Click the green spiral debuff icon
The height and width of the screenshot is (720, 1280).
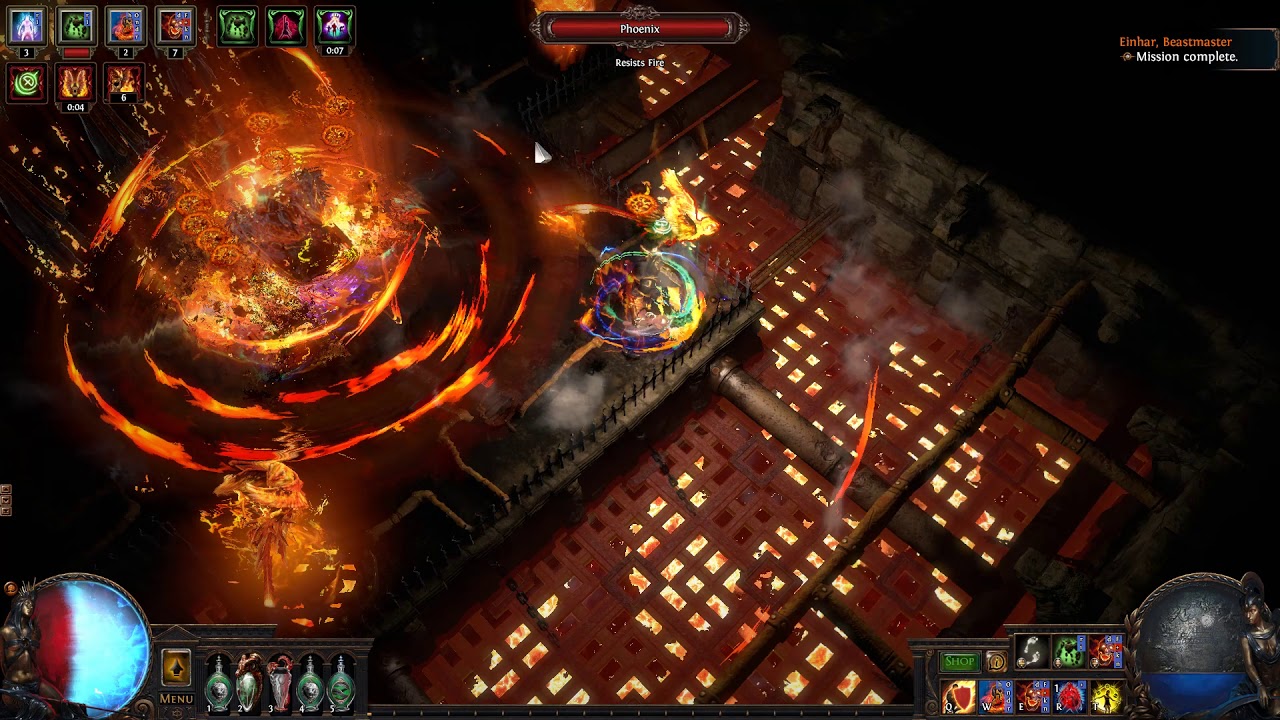pos(27,82)
